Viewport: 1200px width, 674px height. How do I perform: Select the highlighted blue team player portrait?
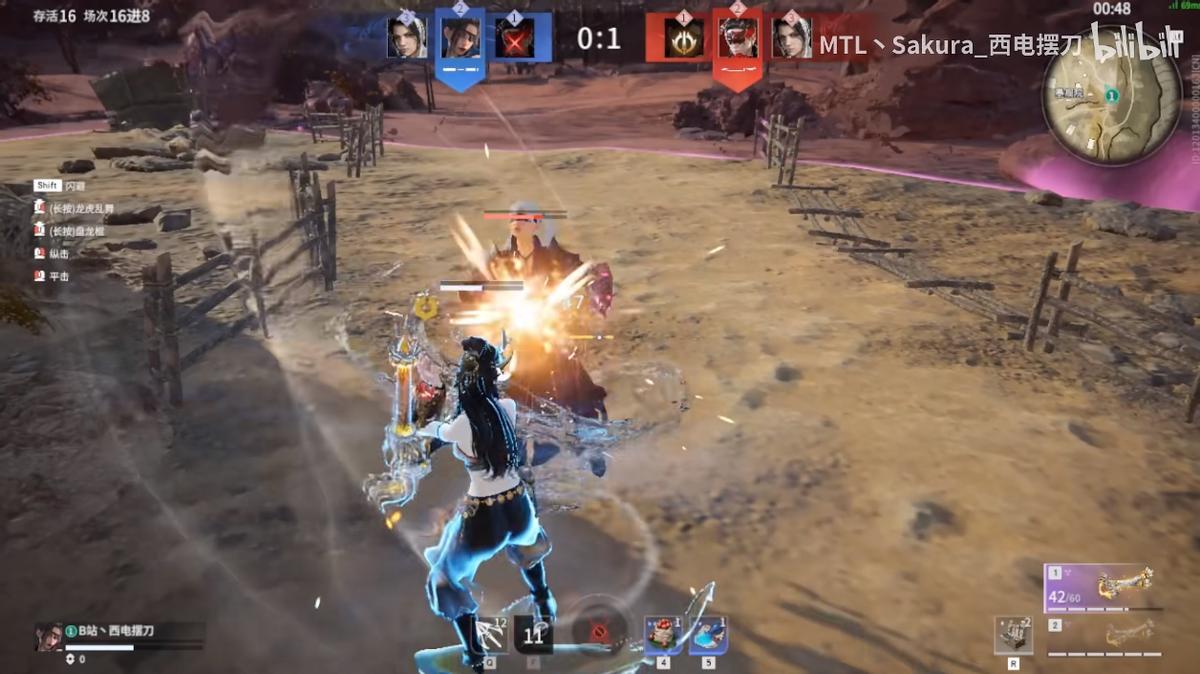pyautogui.click(x=461, y=38)
